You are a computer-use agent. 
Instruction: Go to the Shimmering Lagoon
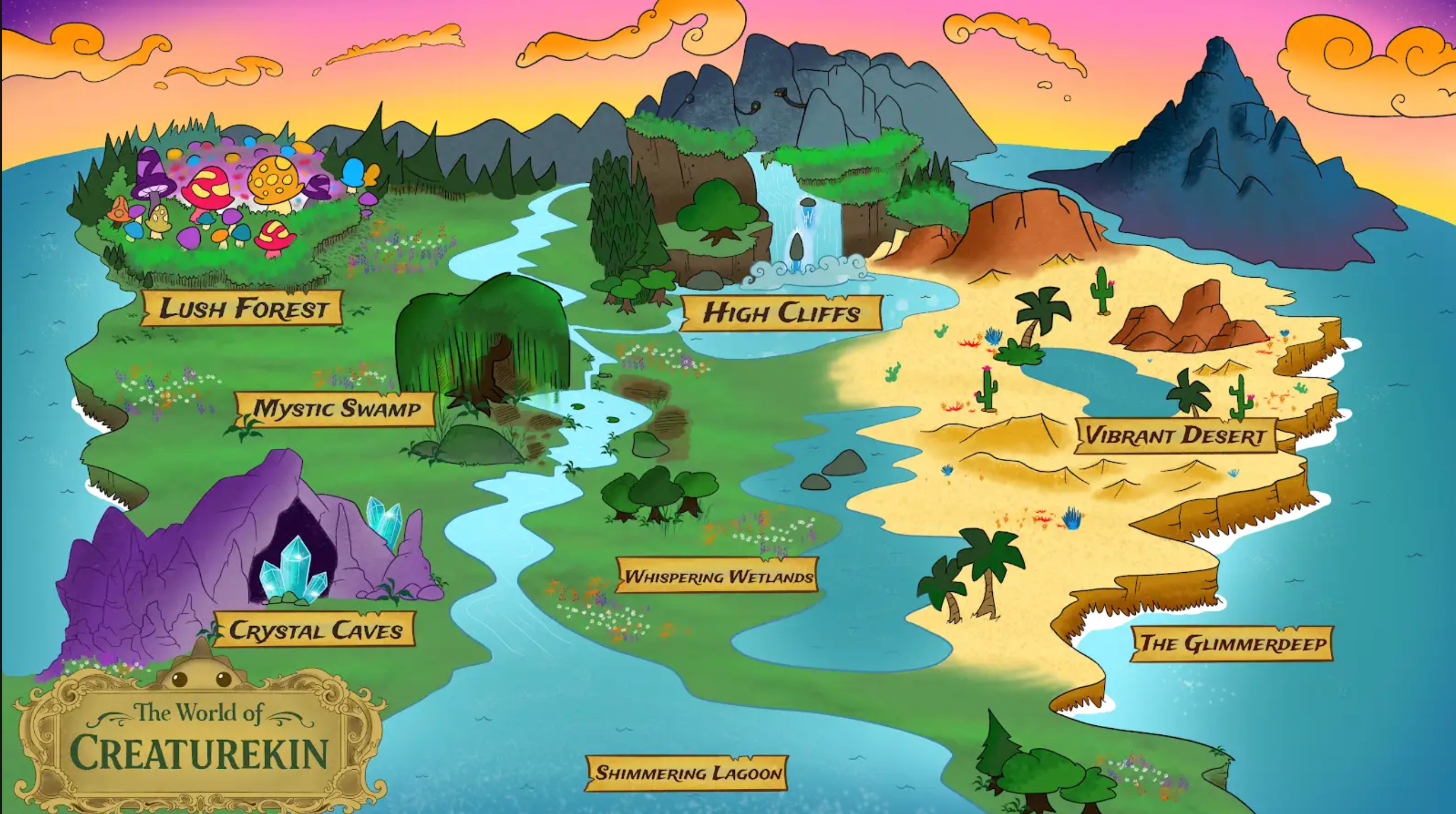click(x=687, y=772)
